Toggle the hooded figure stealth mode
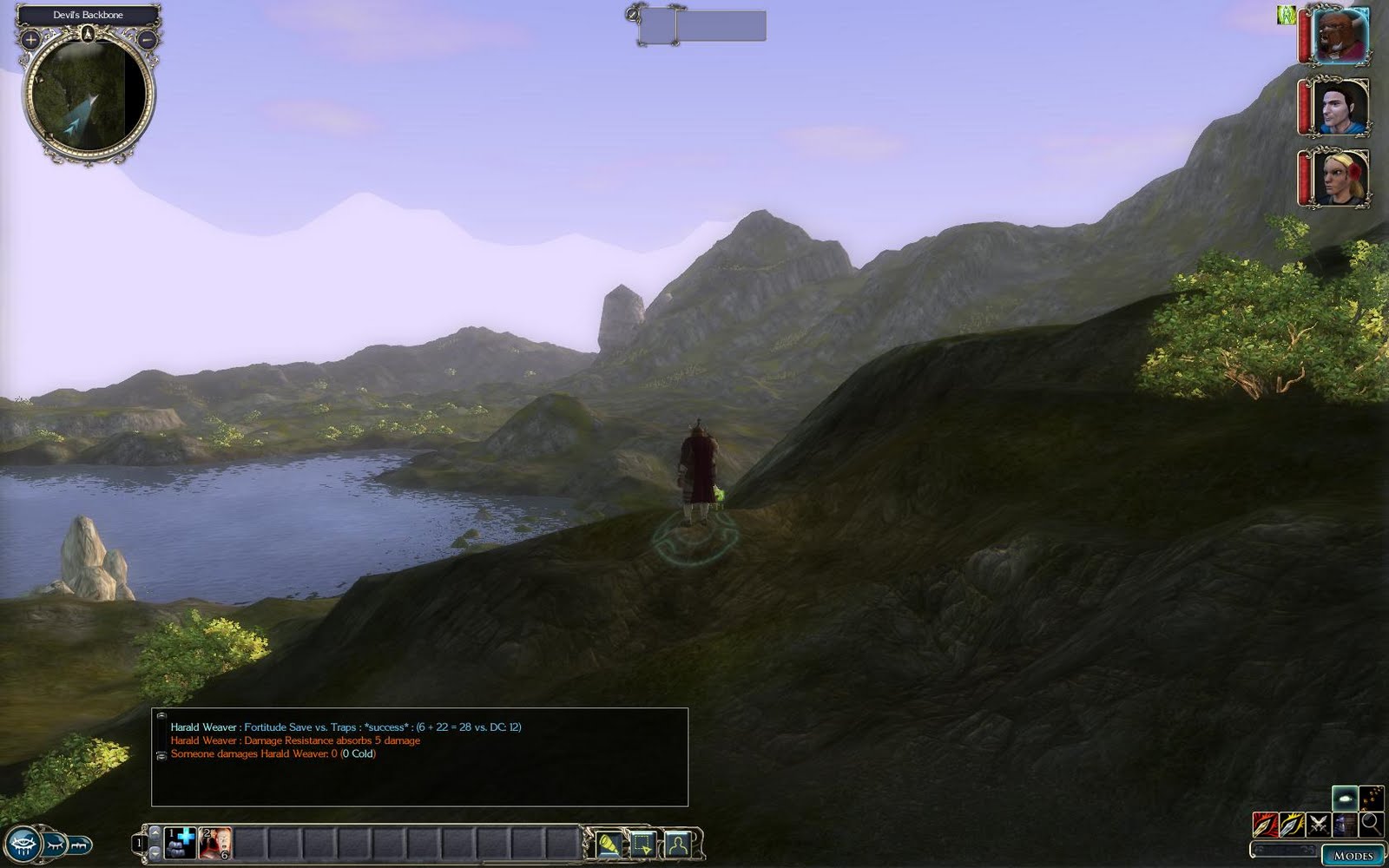The height and width of the screenshot is (868, 1389). click(1345, 824)
